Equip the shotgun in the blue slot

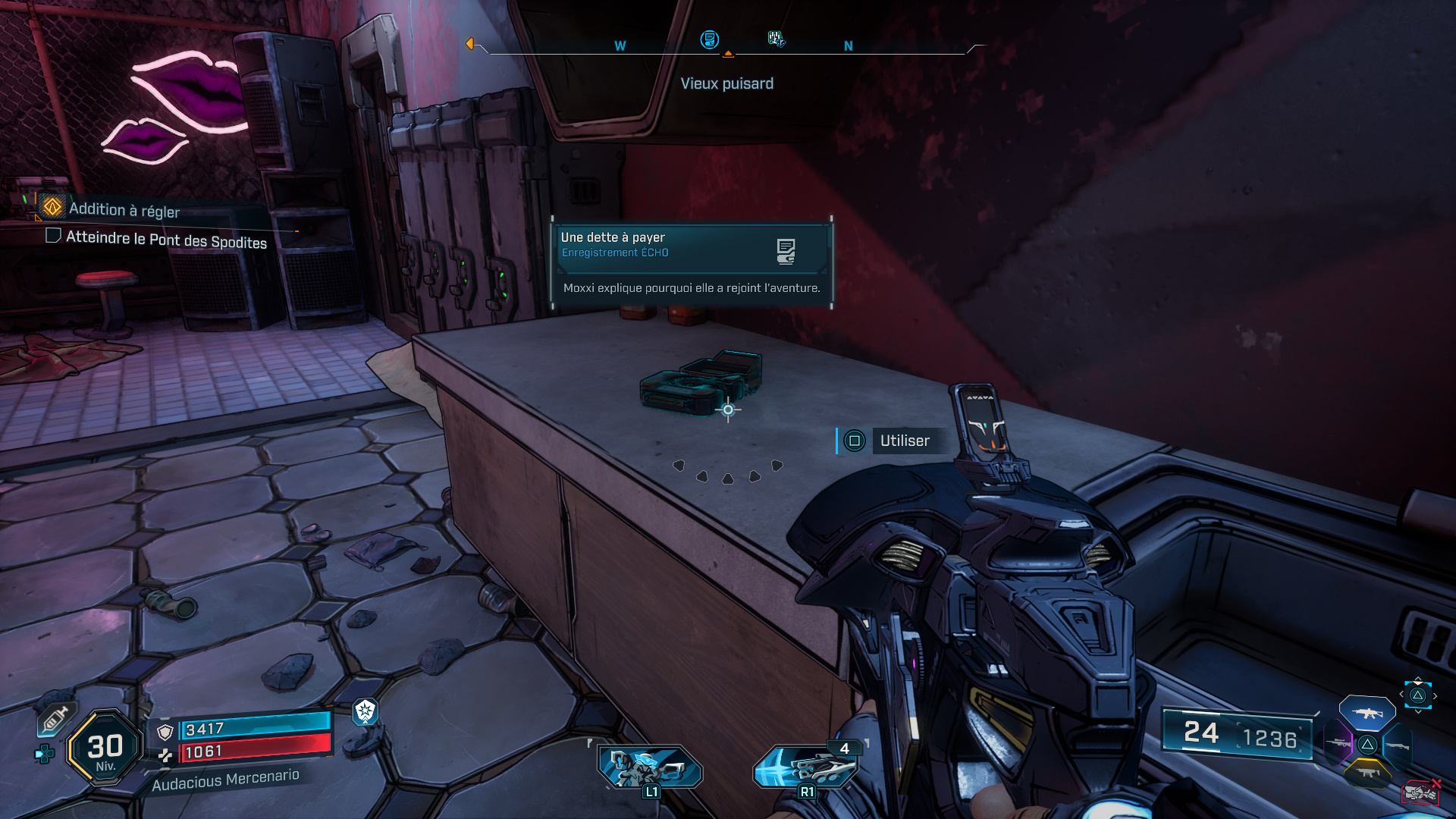[1398, 746]
